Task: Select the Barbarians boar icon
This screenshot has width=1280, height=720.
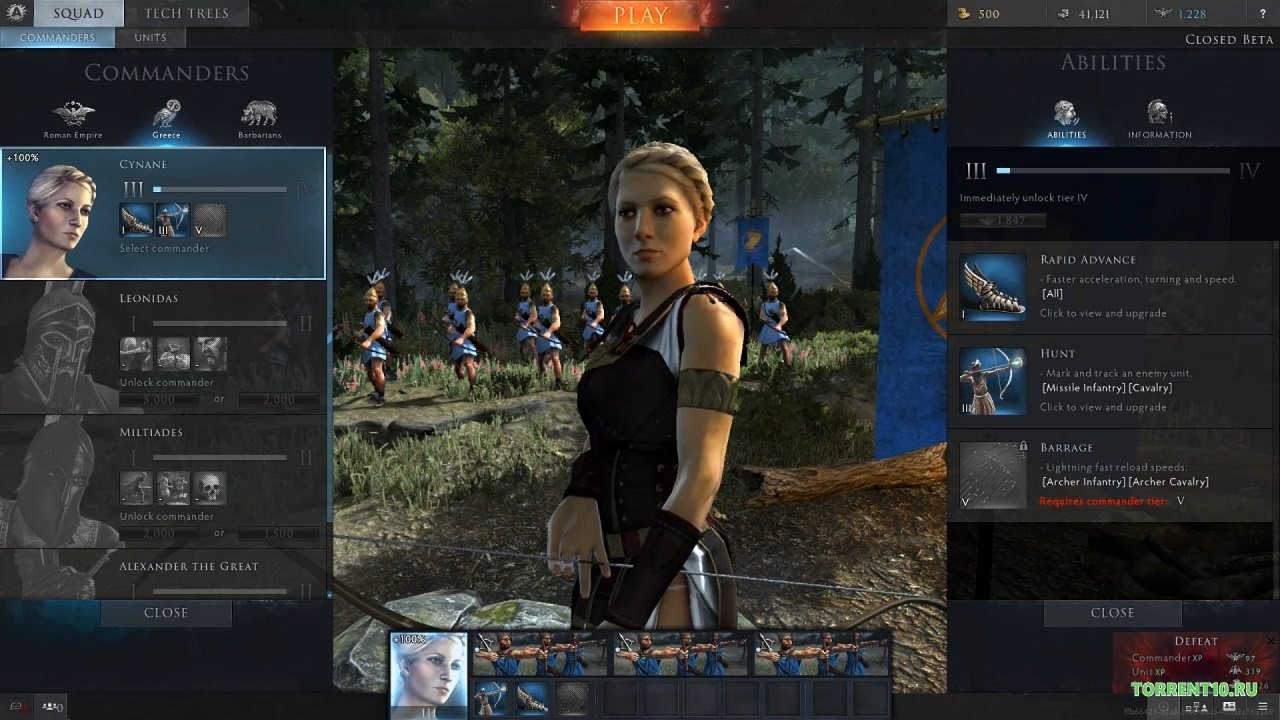Action: 259,112
